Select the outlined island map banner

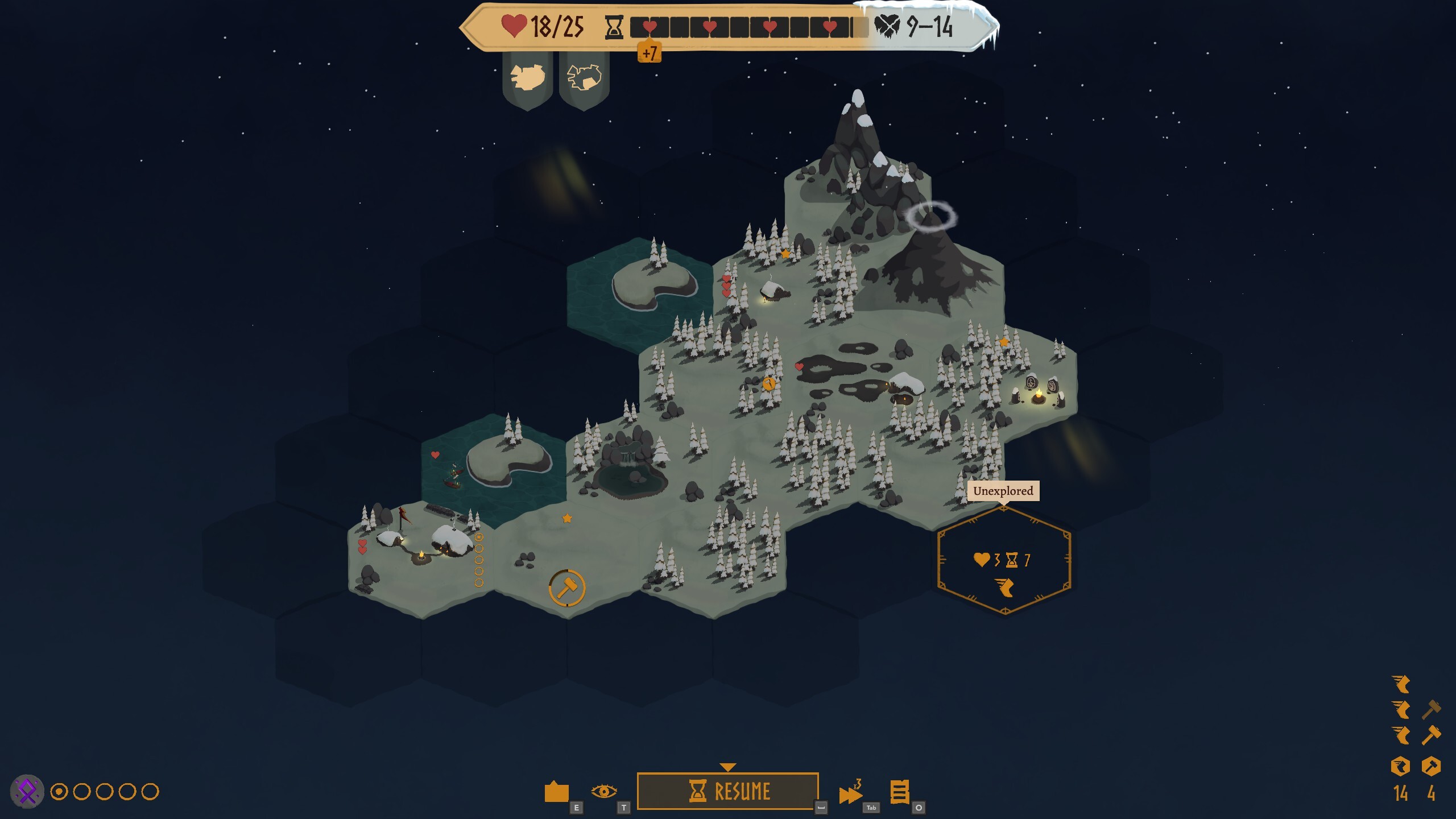coord(584,78)
